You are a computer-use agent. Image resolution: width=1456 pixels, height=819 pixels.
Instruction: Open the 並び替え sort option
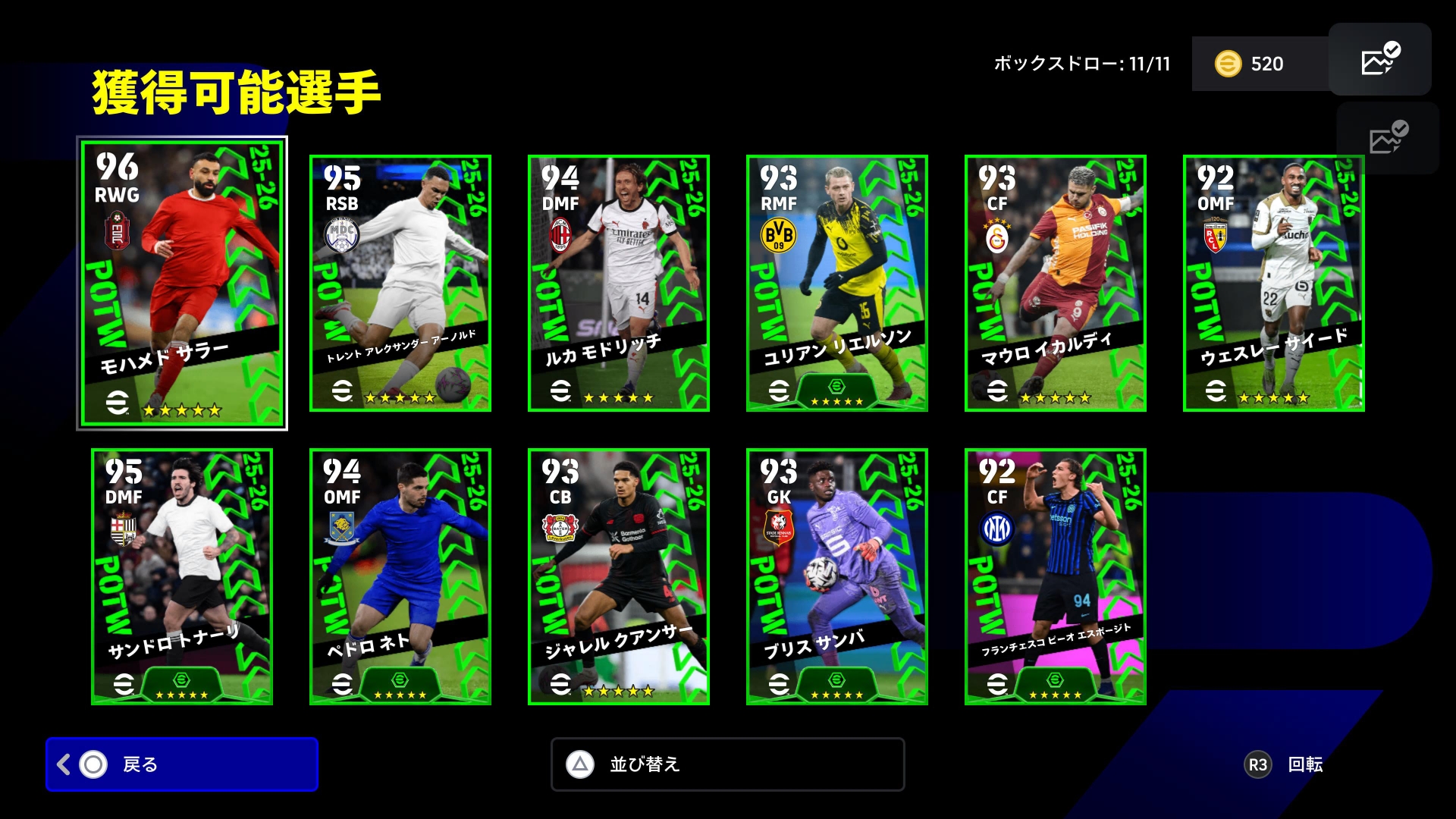pyautogui.click(x=727, y=764)
